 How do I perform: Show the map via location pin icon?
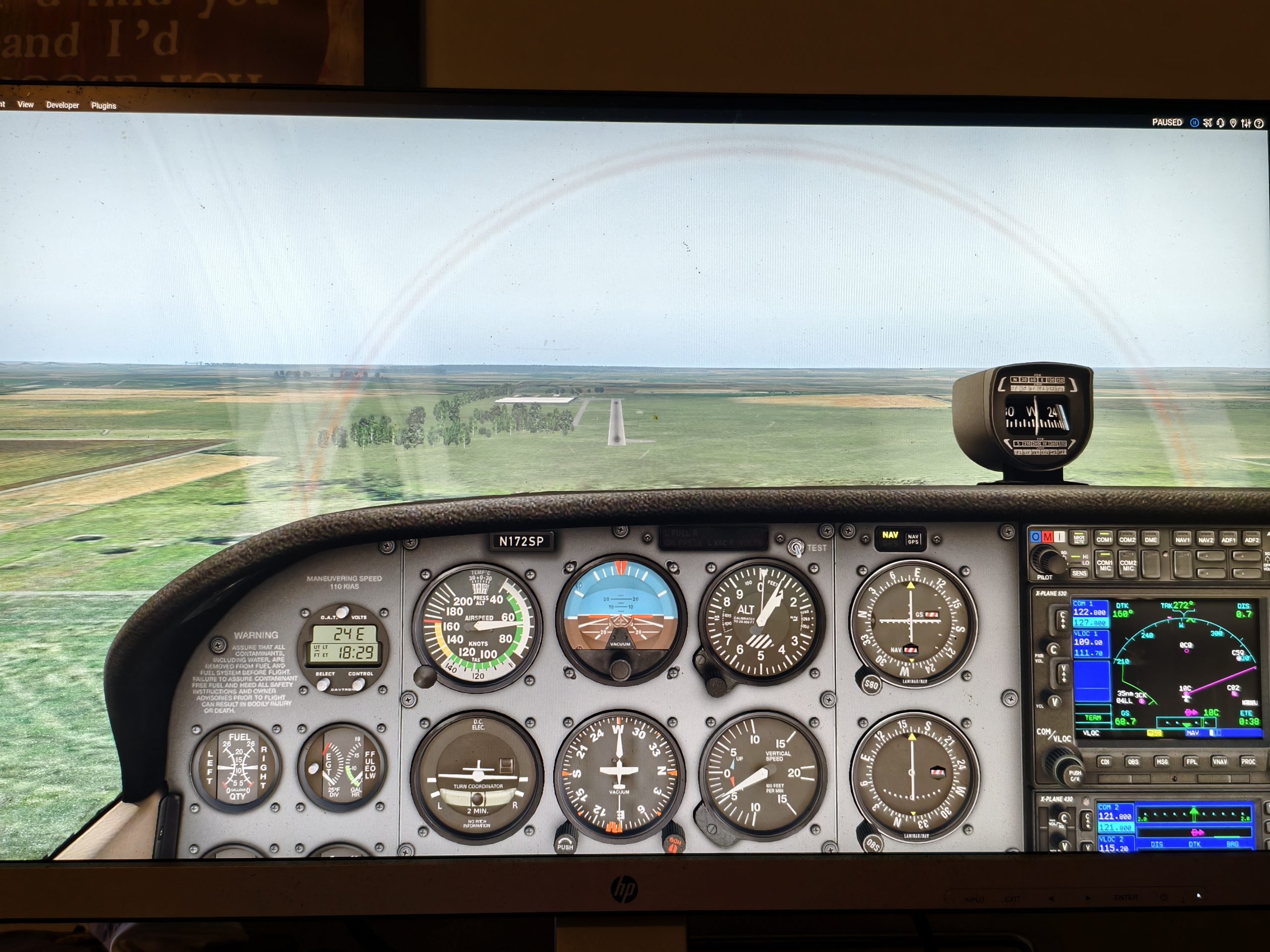[1233, 123]
